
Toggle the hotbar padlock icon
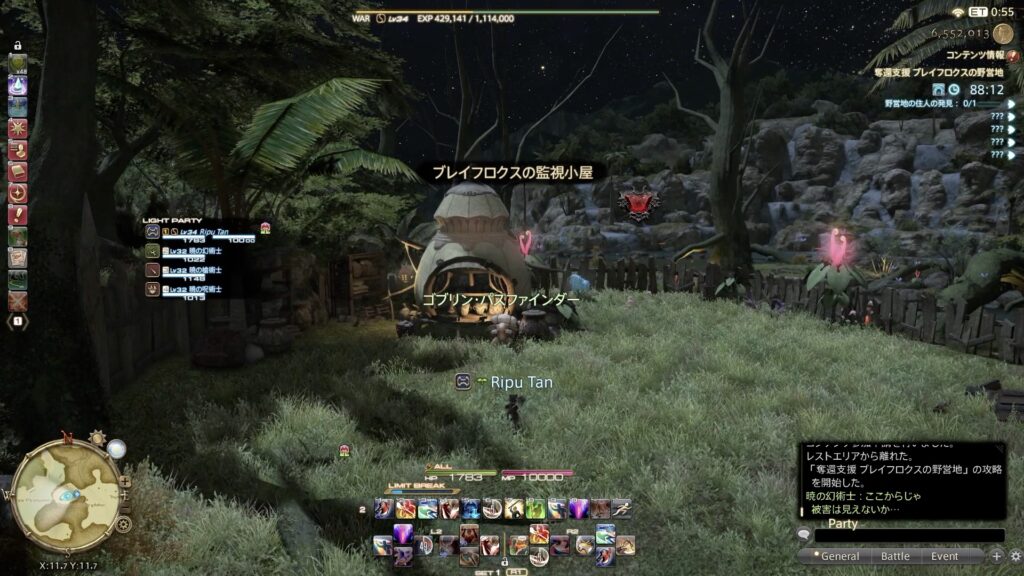coord(18,46)
